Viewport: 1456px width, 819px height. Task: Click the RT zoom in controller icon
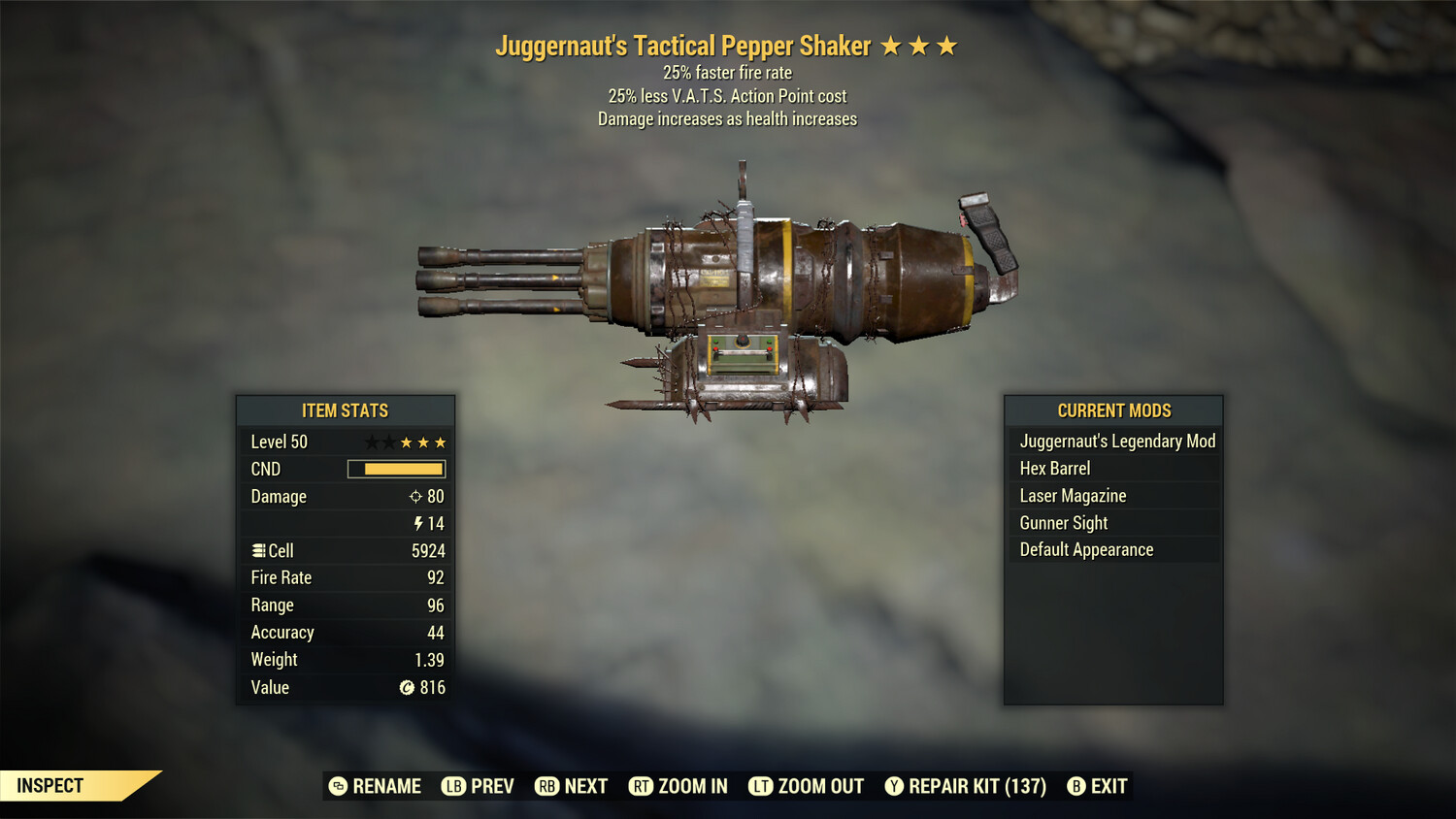642,786
